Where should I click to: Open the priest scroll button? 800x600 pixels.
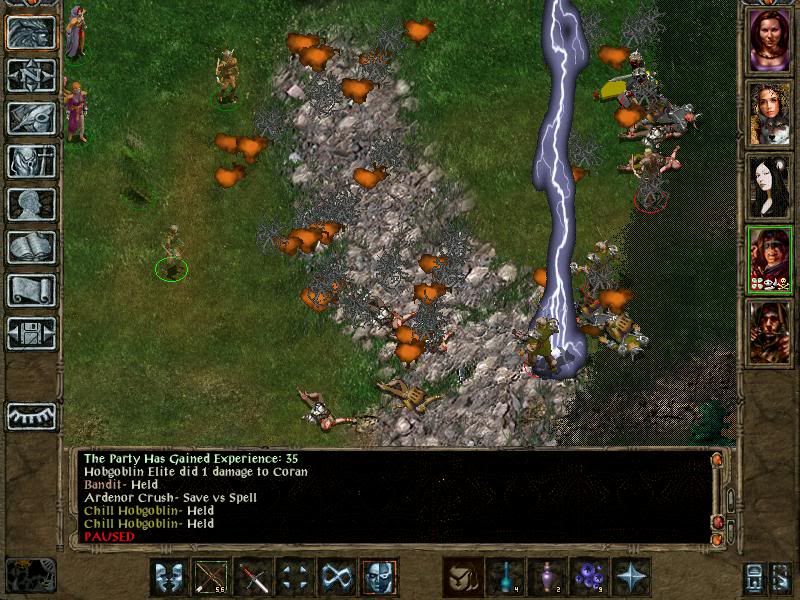click(31, 290)
